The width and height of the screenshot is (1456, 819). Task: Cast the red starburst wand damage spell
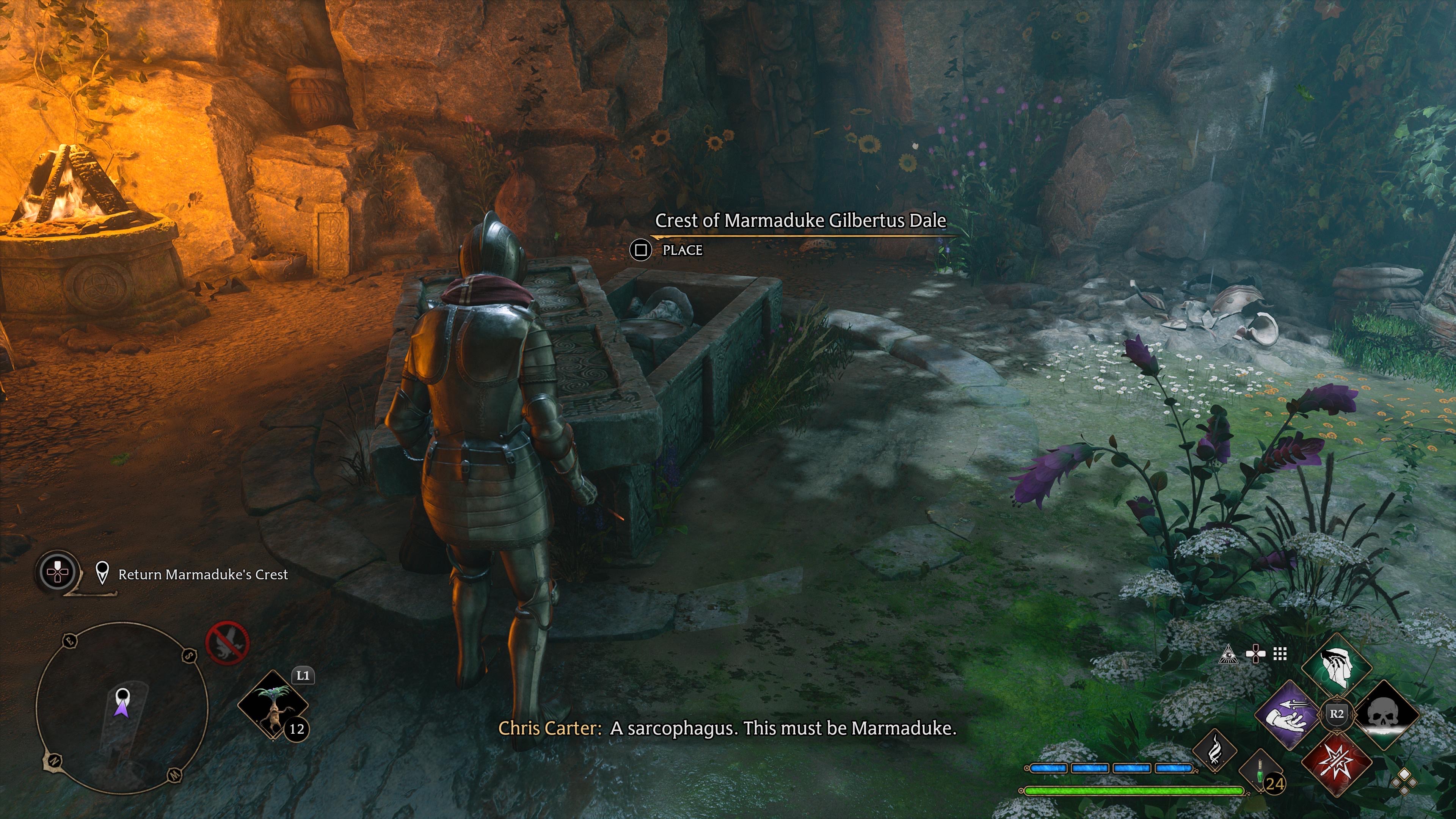1337,761
